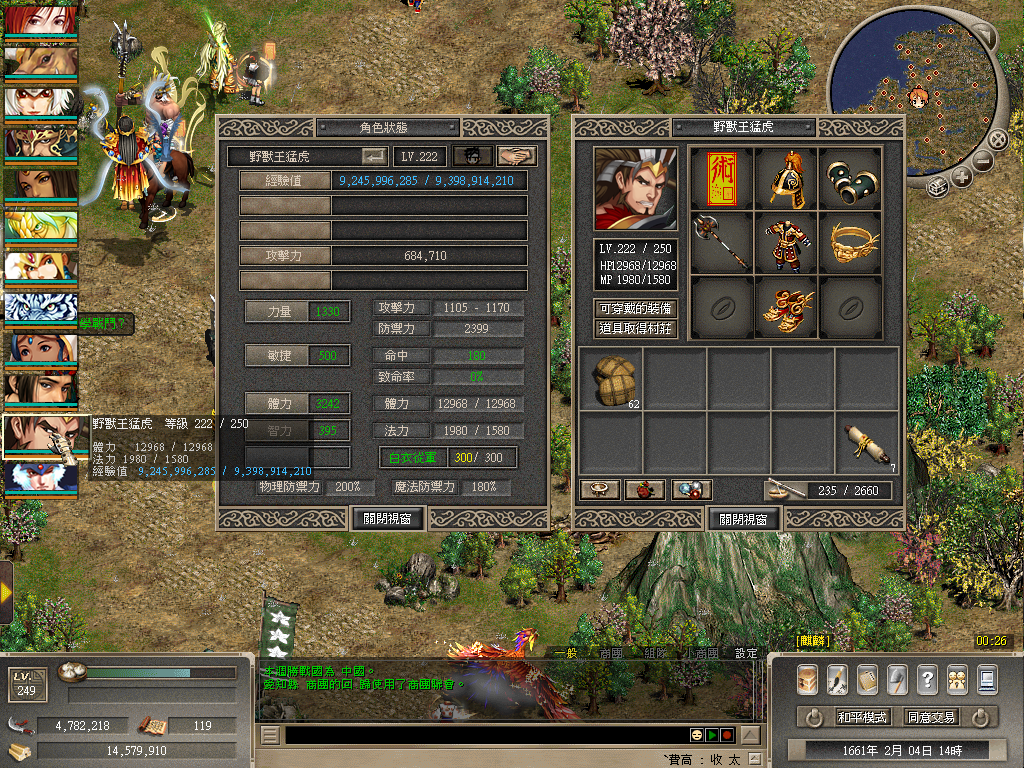Select the golden helmet equipment slot
The width and height of the screenshot is (1024, 768).
[786, 178]
